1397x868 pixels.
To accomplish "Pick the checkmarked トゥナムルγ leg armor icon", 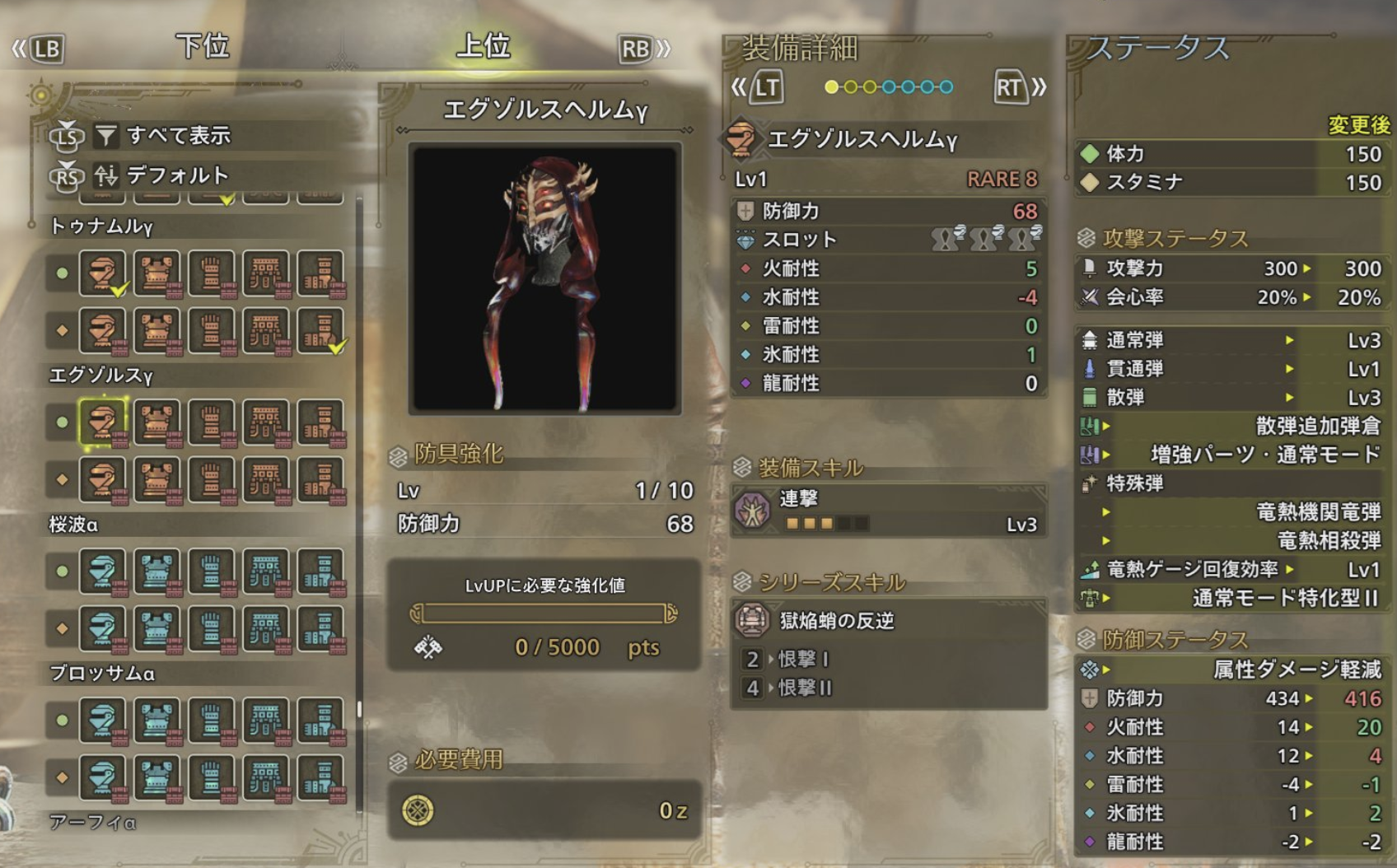I will (x=320, y=331).
